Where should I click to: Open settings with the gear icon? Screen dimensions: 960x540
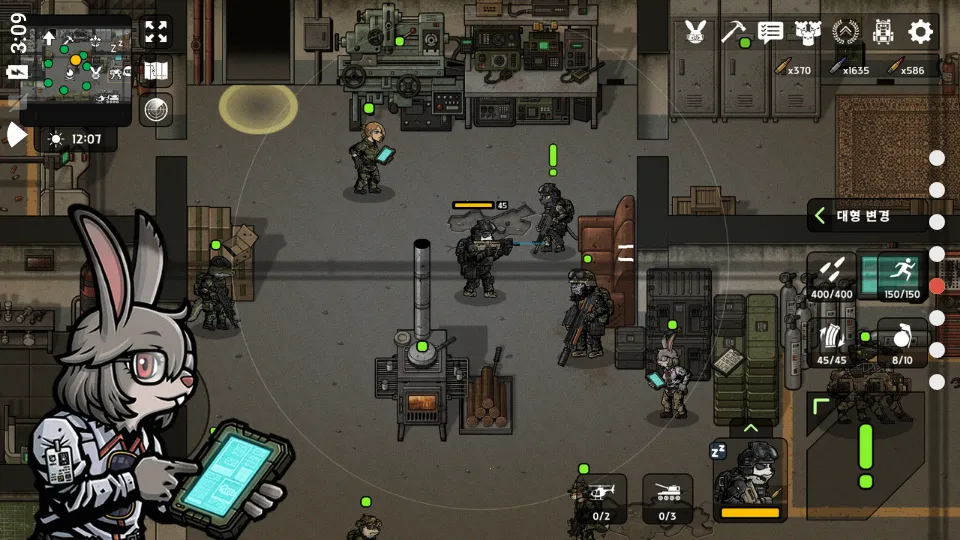(x=920, y=32)
